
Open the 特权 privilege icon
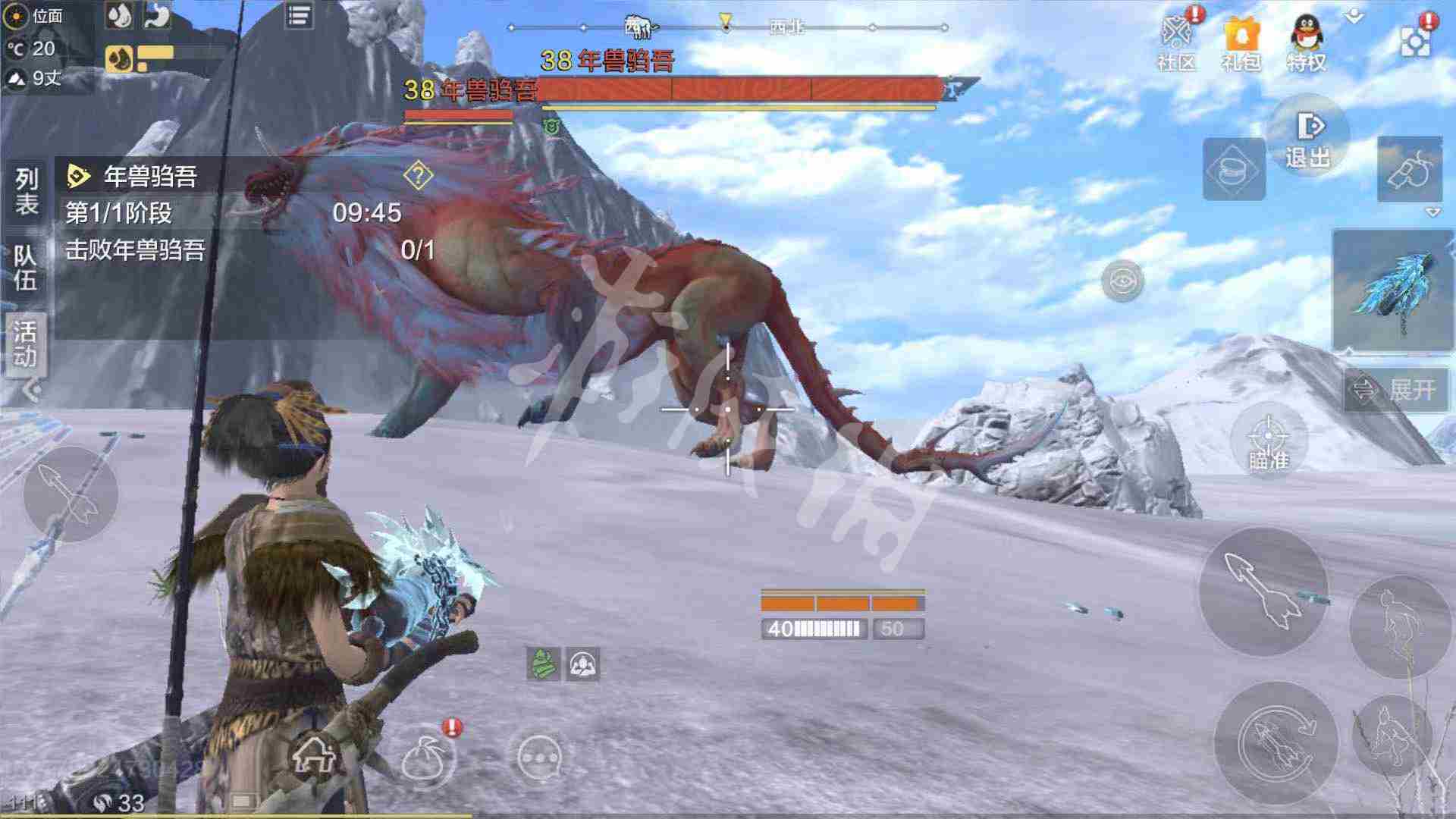point(1306,42)
